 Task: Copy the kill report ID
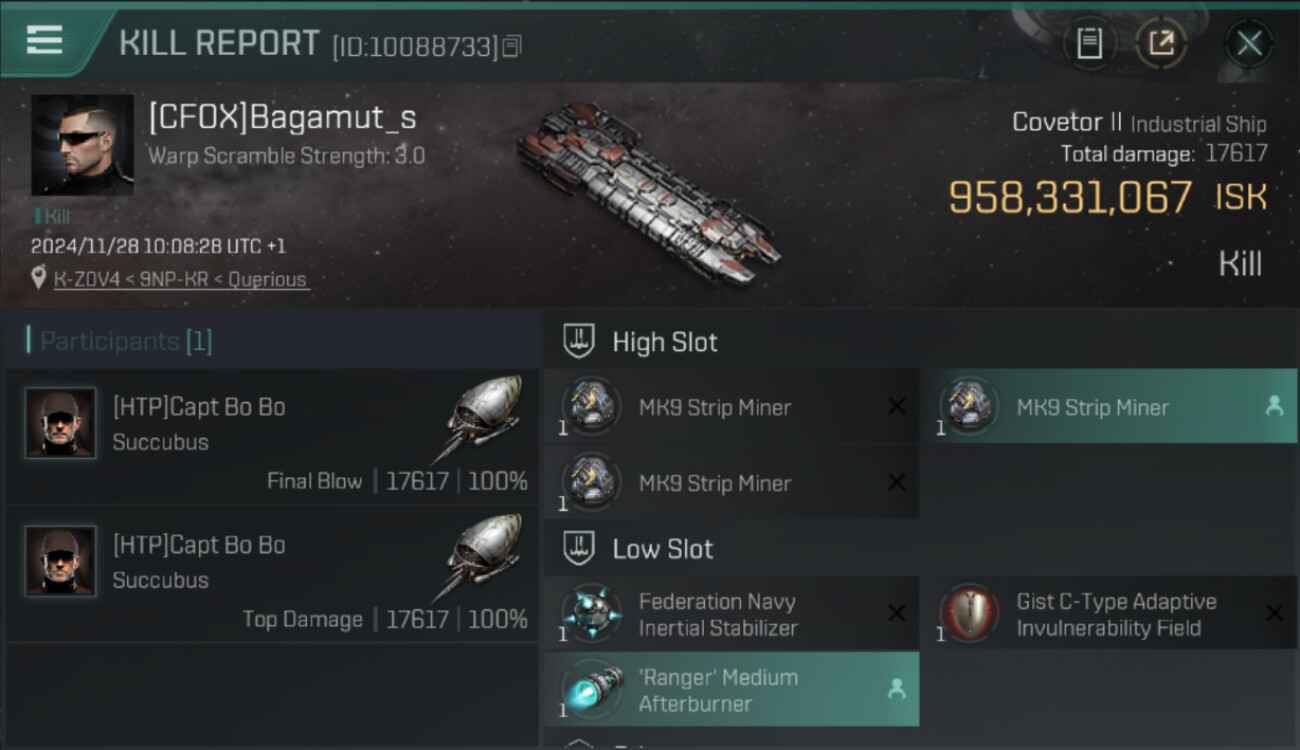click(512, 46)
